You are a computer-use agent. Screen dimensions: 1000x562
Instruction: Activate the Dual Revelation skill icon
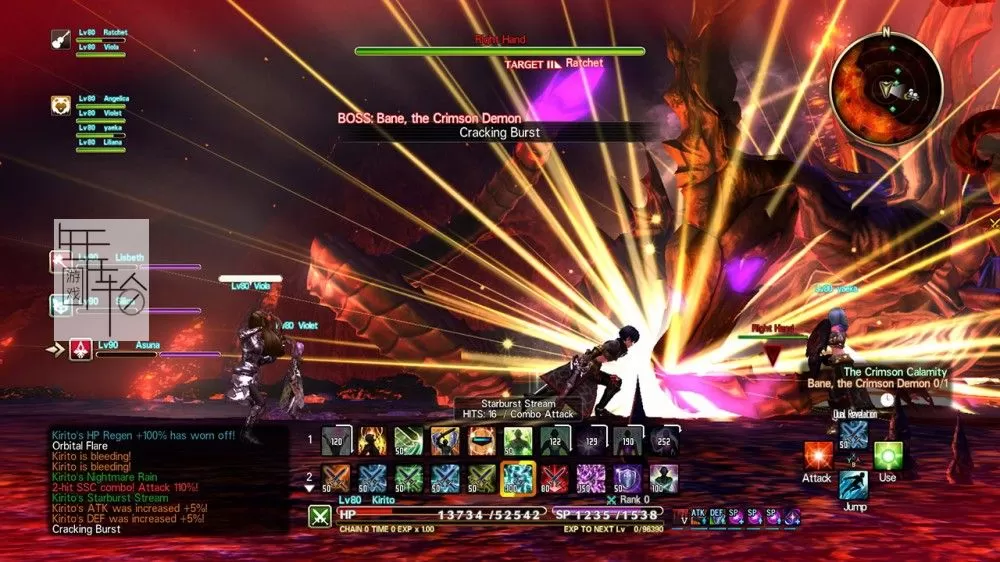pyautogui.click(x=853, y=433)
